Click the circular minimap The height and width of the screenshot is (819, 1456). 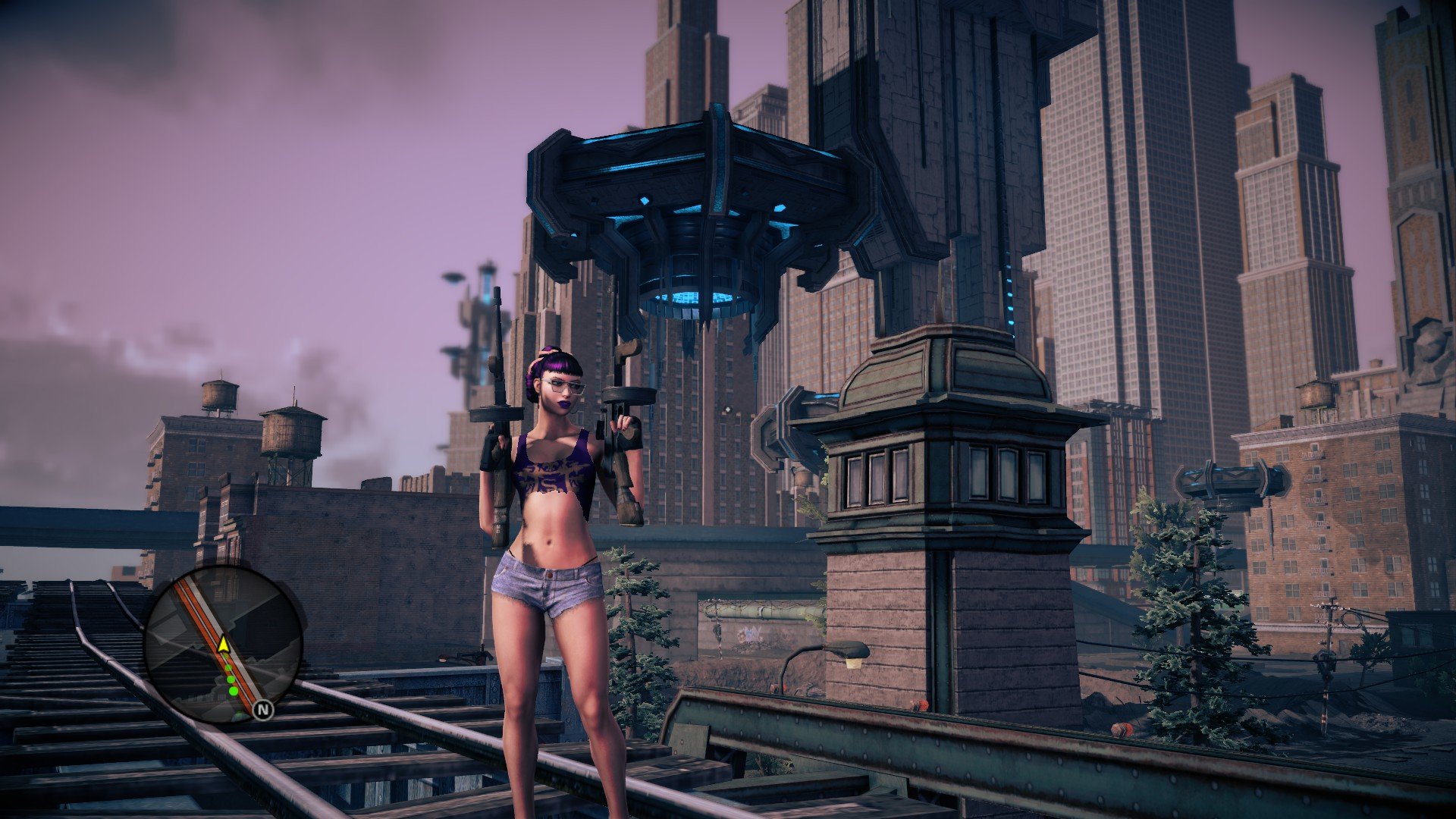click(x=224, y=644)
